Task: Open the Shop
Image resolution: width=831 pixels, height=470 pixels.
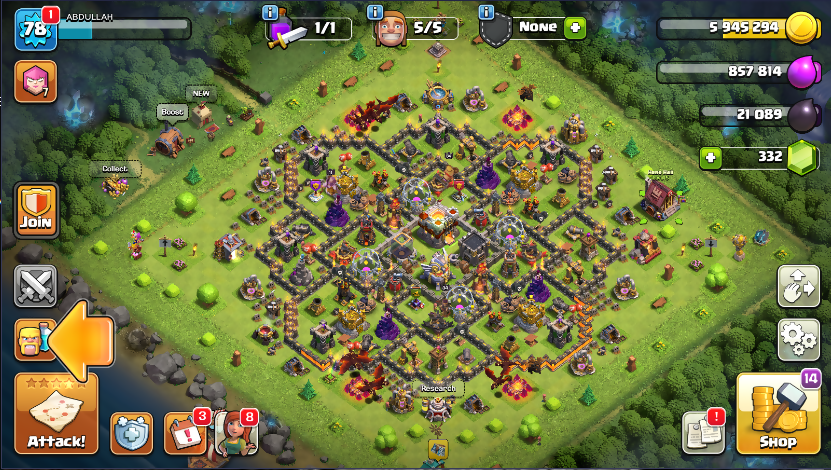Action: pyautogui.click(x=778, y=413)
